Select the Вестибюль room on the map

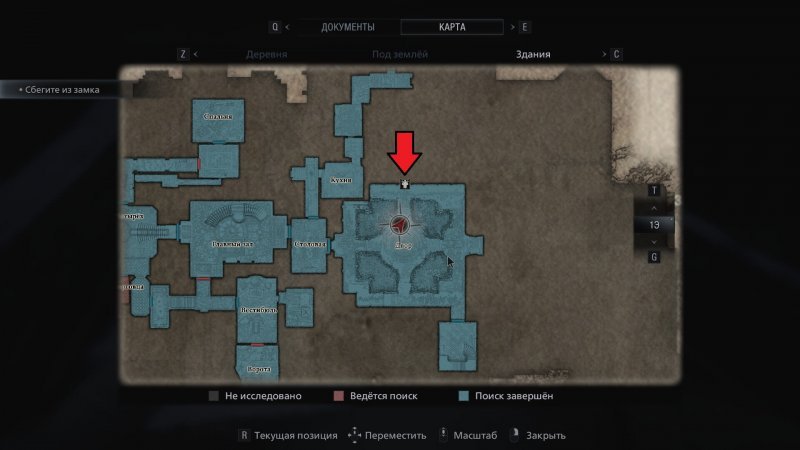coord(258,309)
